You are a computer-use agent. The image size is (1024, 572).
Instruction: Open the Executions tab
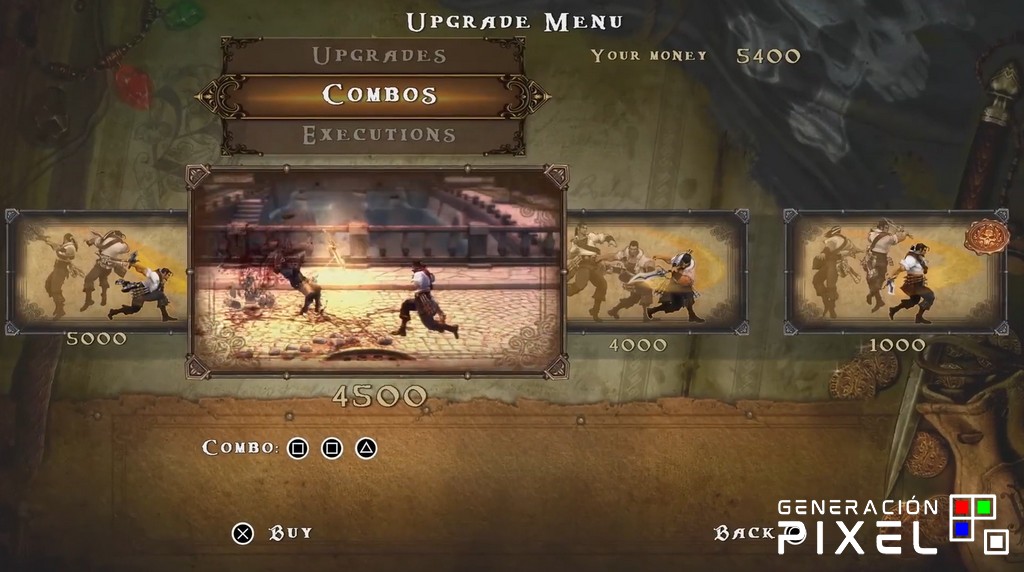point(379,135)
